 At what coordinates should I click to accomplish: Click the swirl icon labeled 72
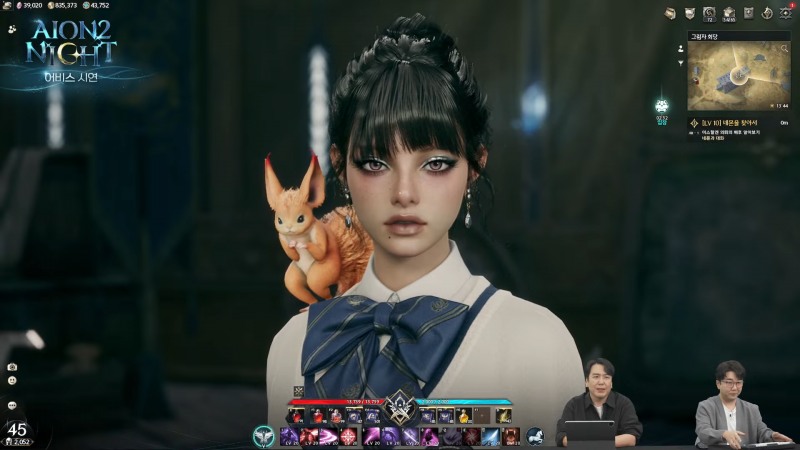[x=709, y=13]
